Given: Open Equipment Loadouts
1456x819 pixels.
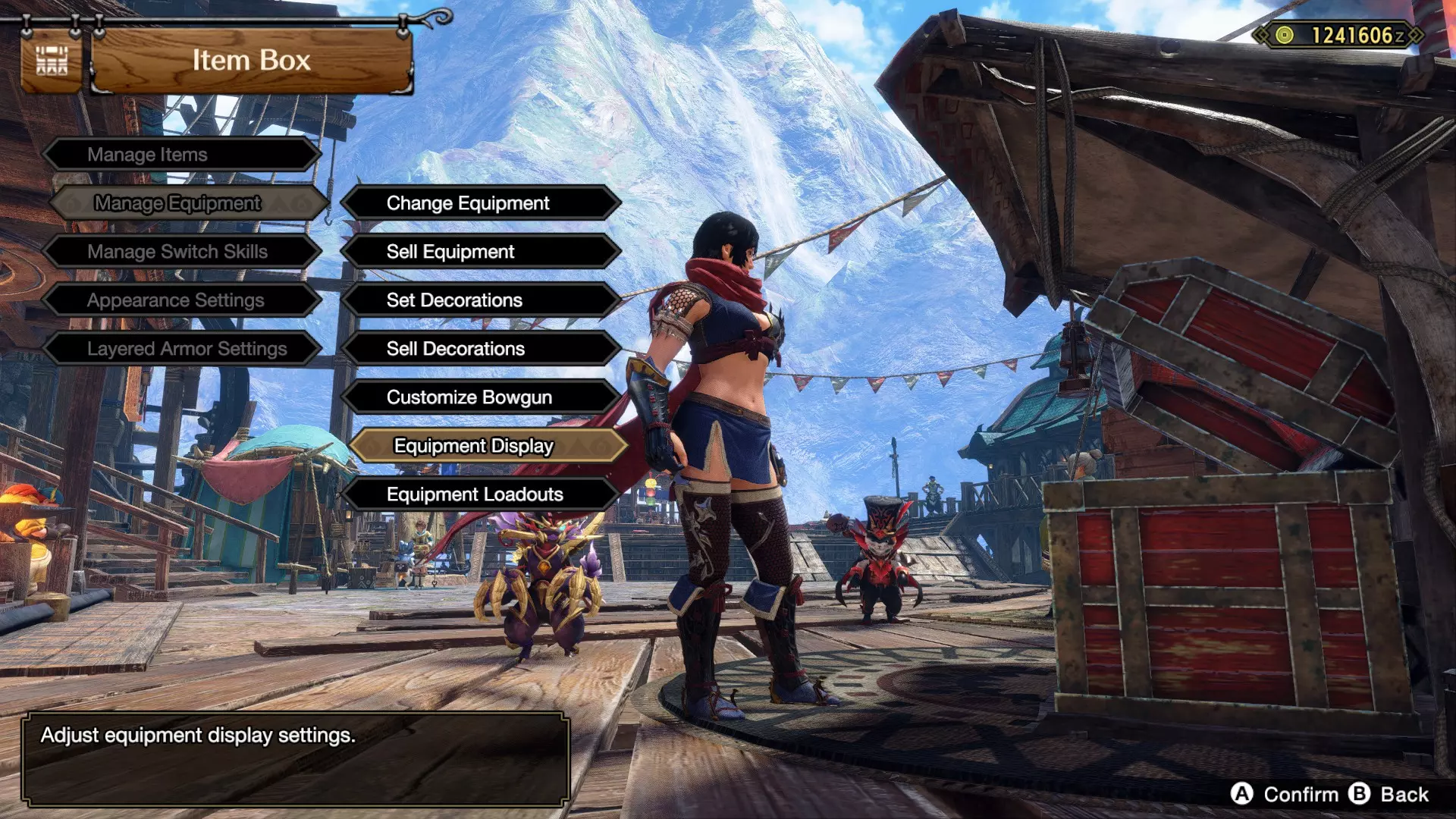Looking at the screenshot, I should pos(481,494).
